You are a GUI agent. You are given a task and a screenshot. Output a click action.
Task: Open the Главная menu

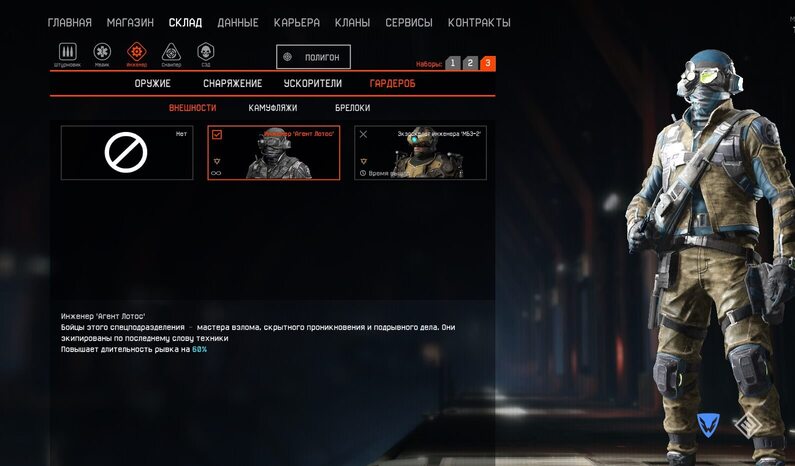click(69, 22)
